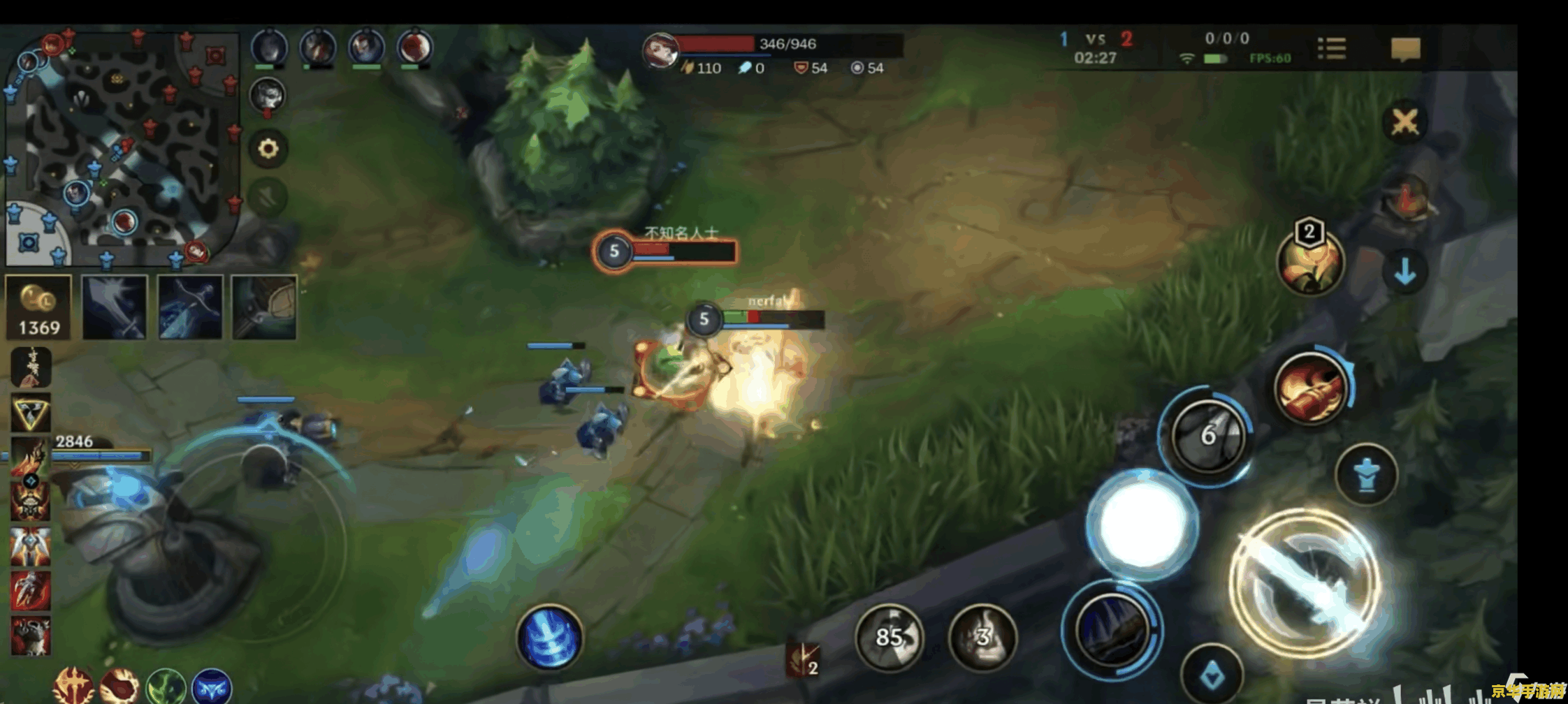Select the enemy champion portrait on the top bar
The image size is (1568, 704).
(x=660, y=50)
